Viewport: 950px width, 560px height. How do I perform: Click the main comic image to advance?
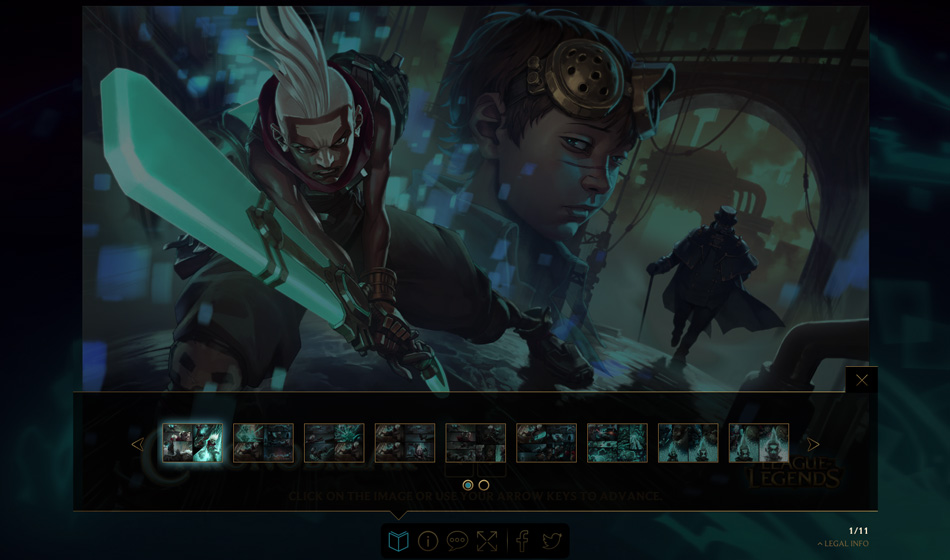[475, 198]
